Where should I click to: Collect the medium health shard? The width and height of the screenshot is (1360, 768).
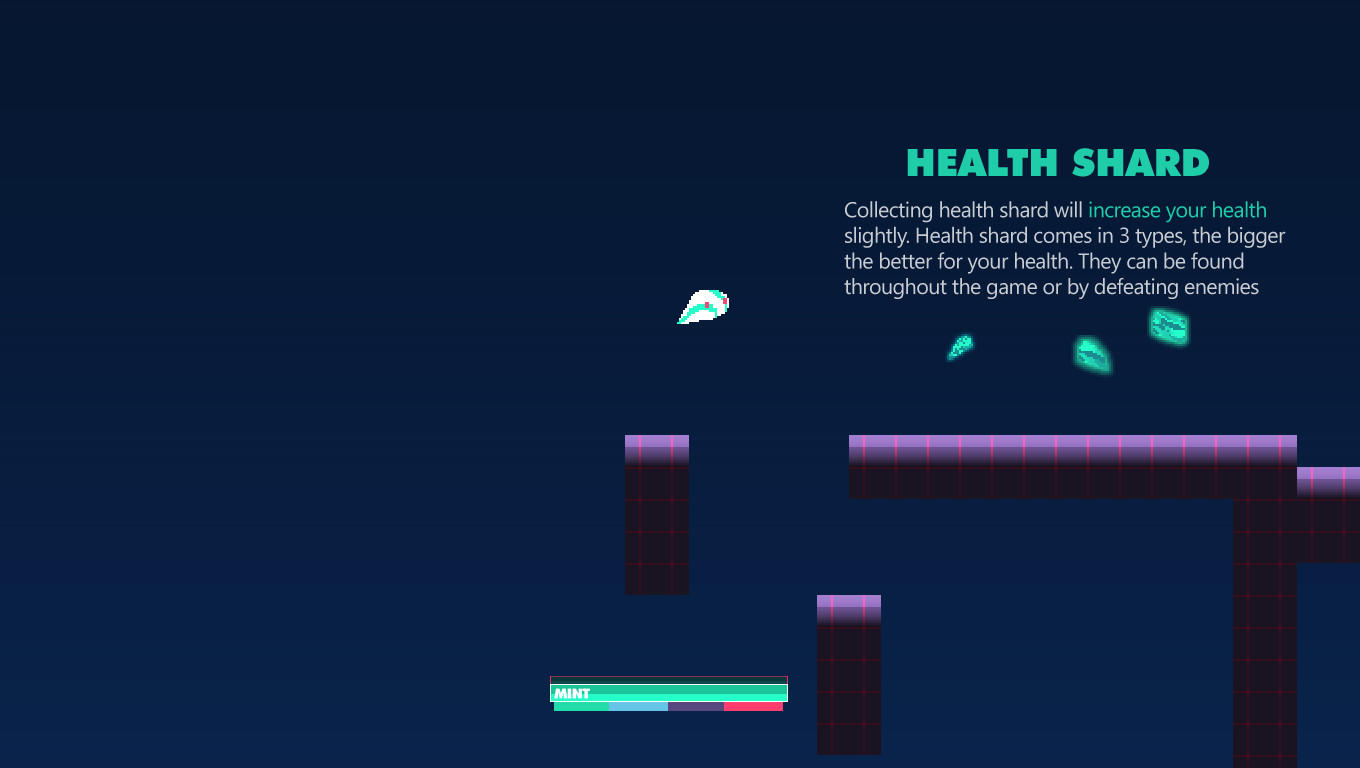(1092, 356)
